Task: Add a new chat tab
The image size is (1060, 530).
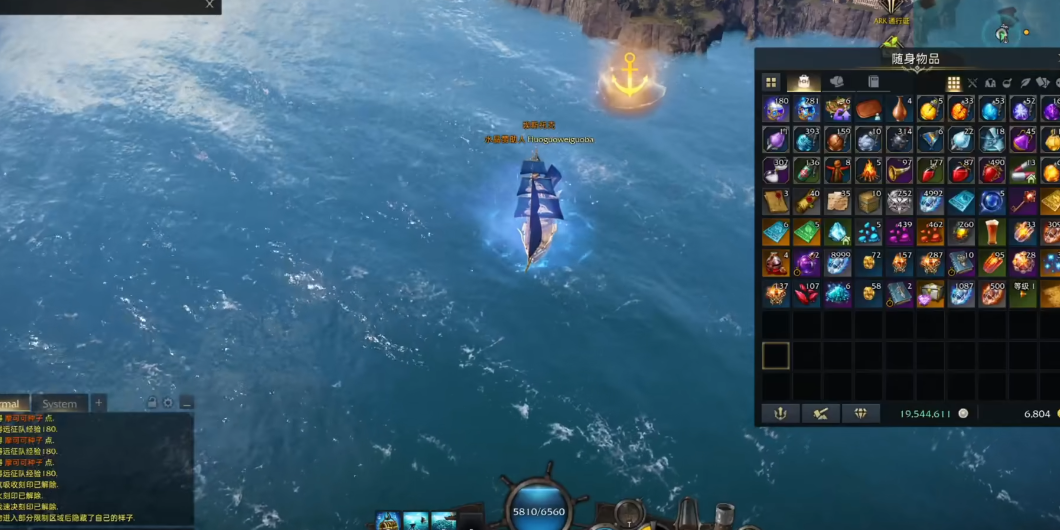Action: [x=98, y=404]
